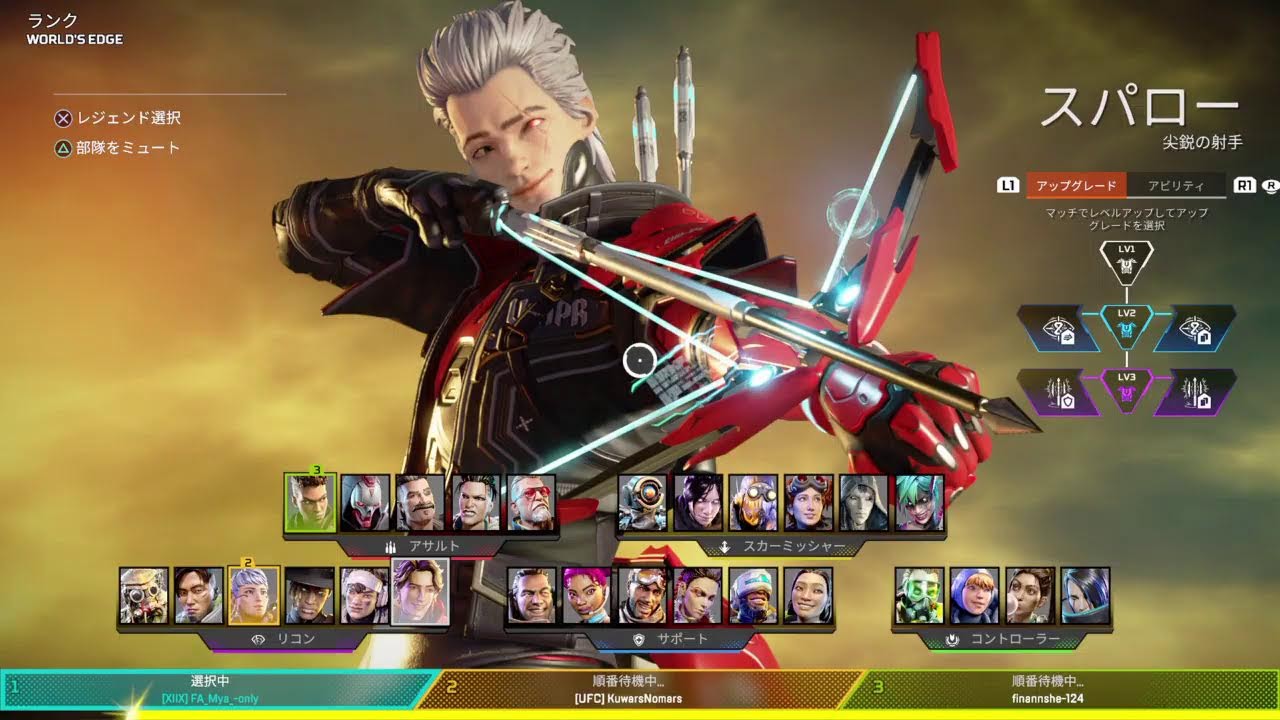
Task: Select Revenant's portrait
Action: tap(365, 502)
